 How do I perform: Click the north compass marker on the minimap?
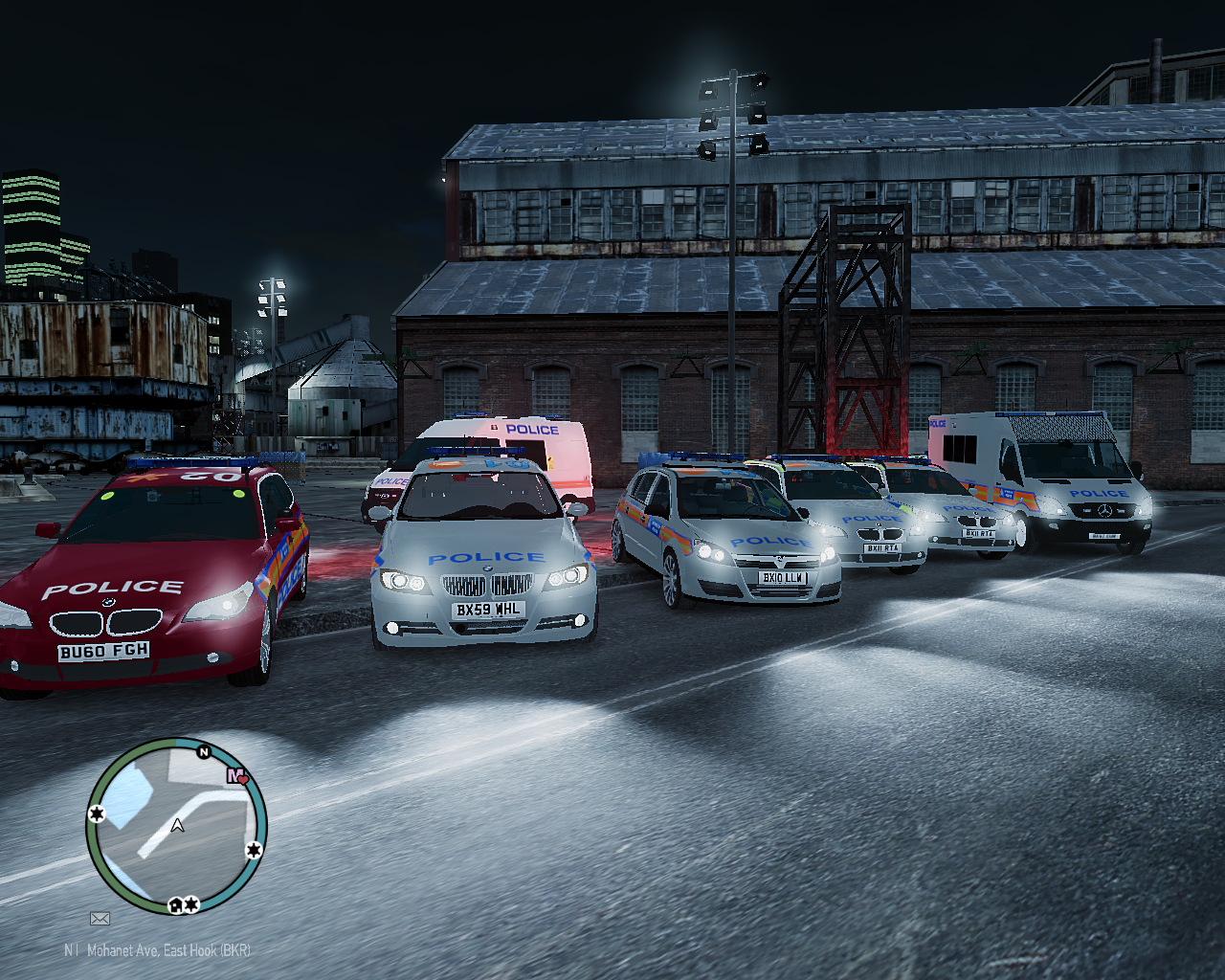pyautogui.click(x=203, y=752)
